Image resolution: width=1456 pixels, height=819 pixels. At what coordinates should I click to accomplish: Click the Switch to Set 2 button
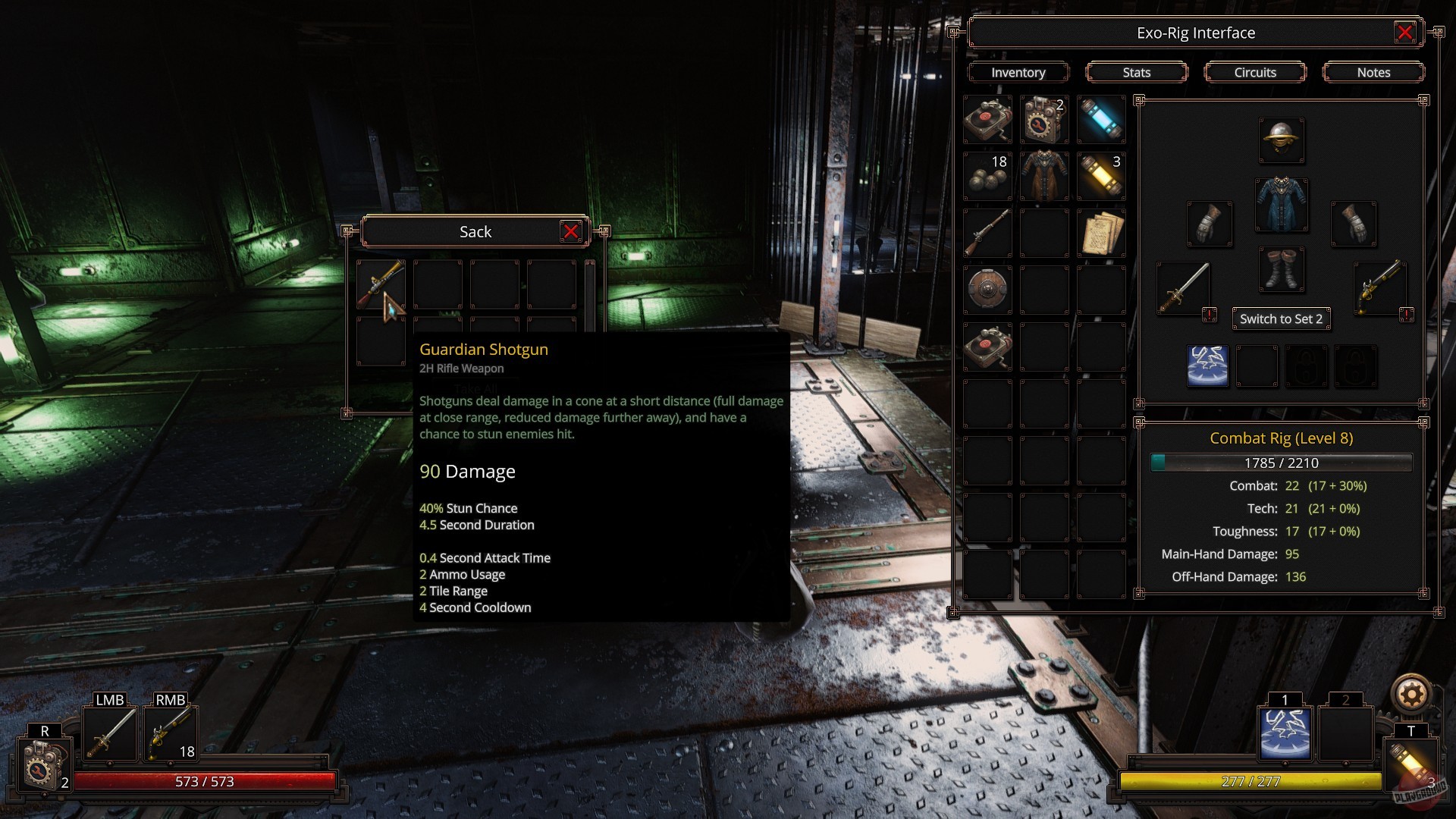tap(1282, 318)
